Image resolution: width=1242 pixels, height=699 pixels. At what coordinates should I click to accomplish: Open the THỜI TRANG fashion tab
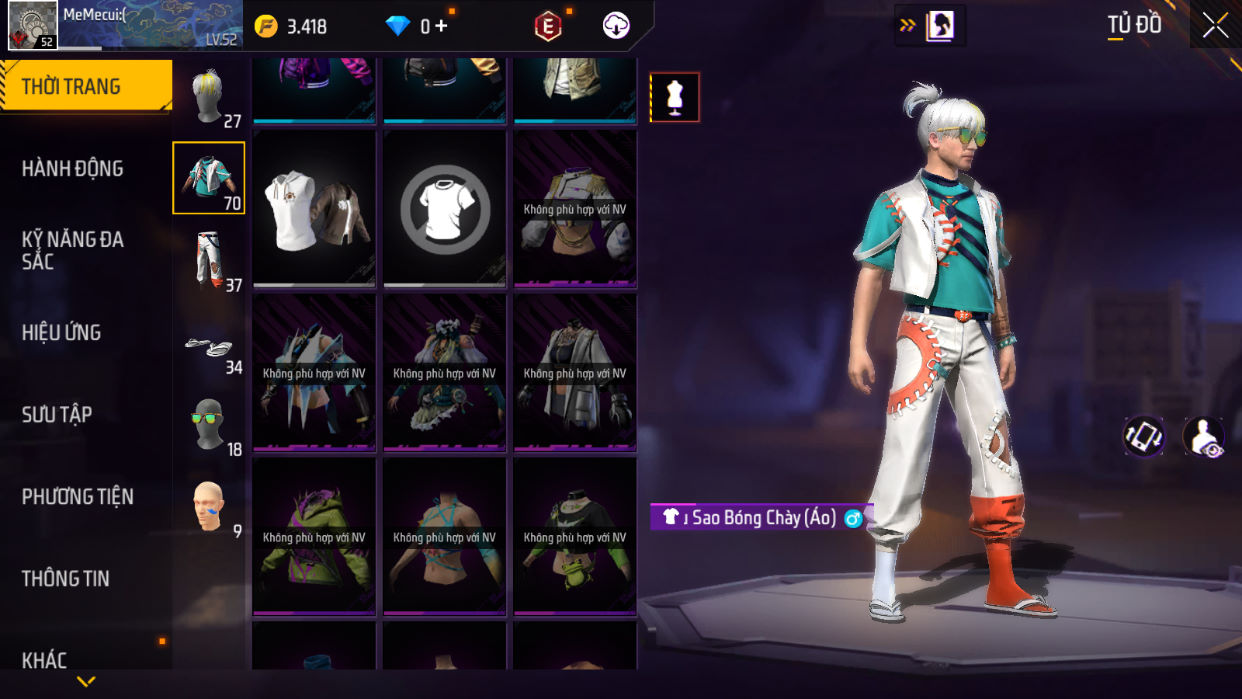(85, 87)
